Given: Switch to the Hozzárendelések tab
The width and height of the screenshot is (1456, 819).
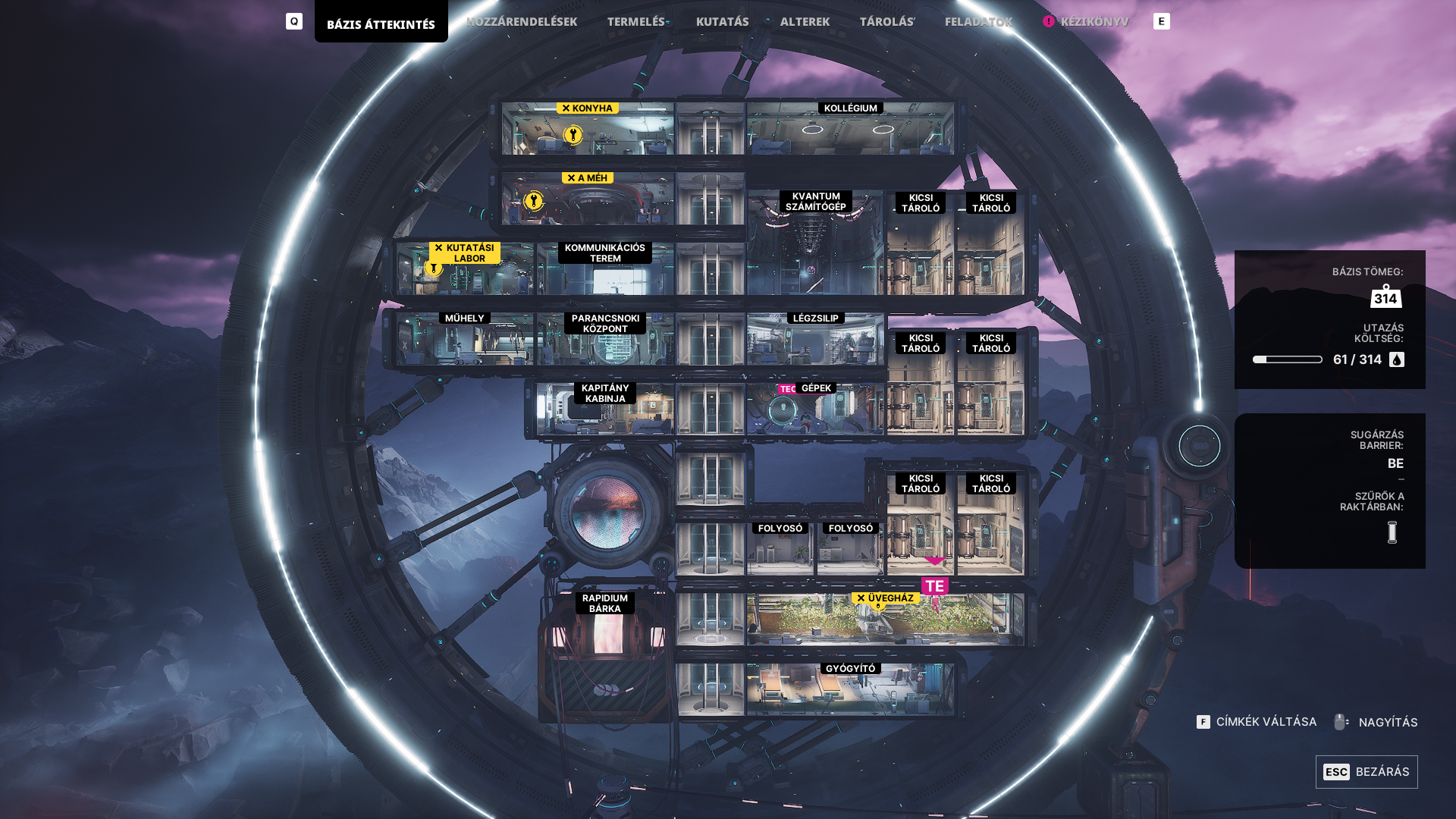Looking at the screenshot, I should 522,22.
